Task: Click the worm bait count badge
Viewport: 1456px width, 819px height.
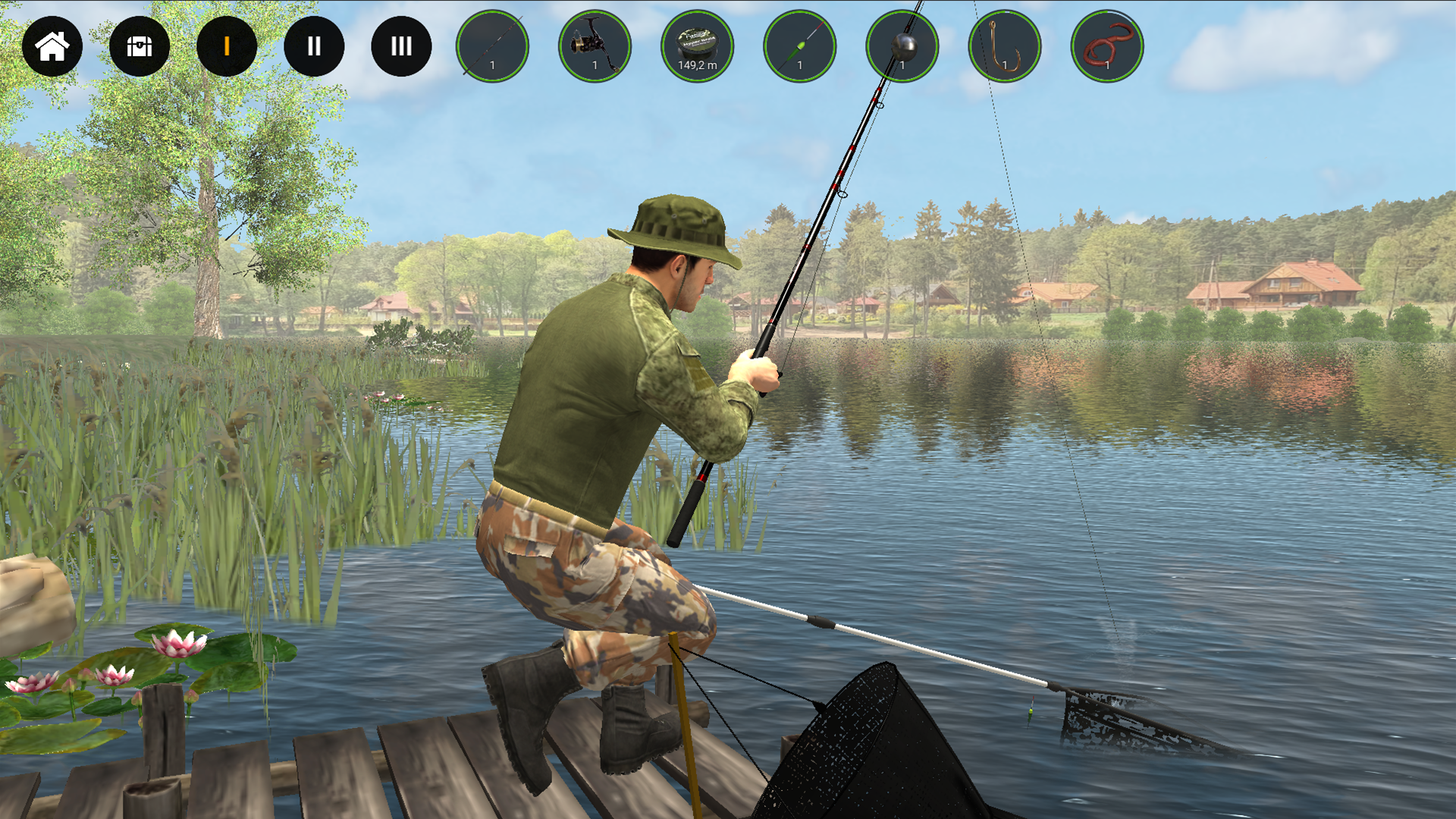Action: 1108,67
